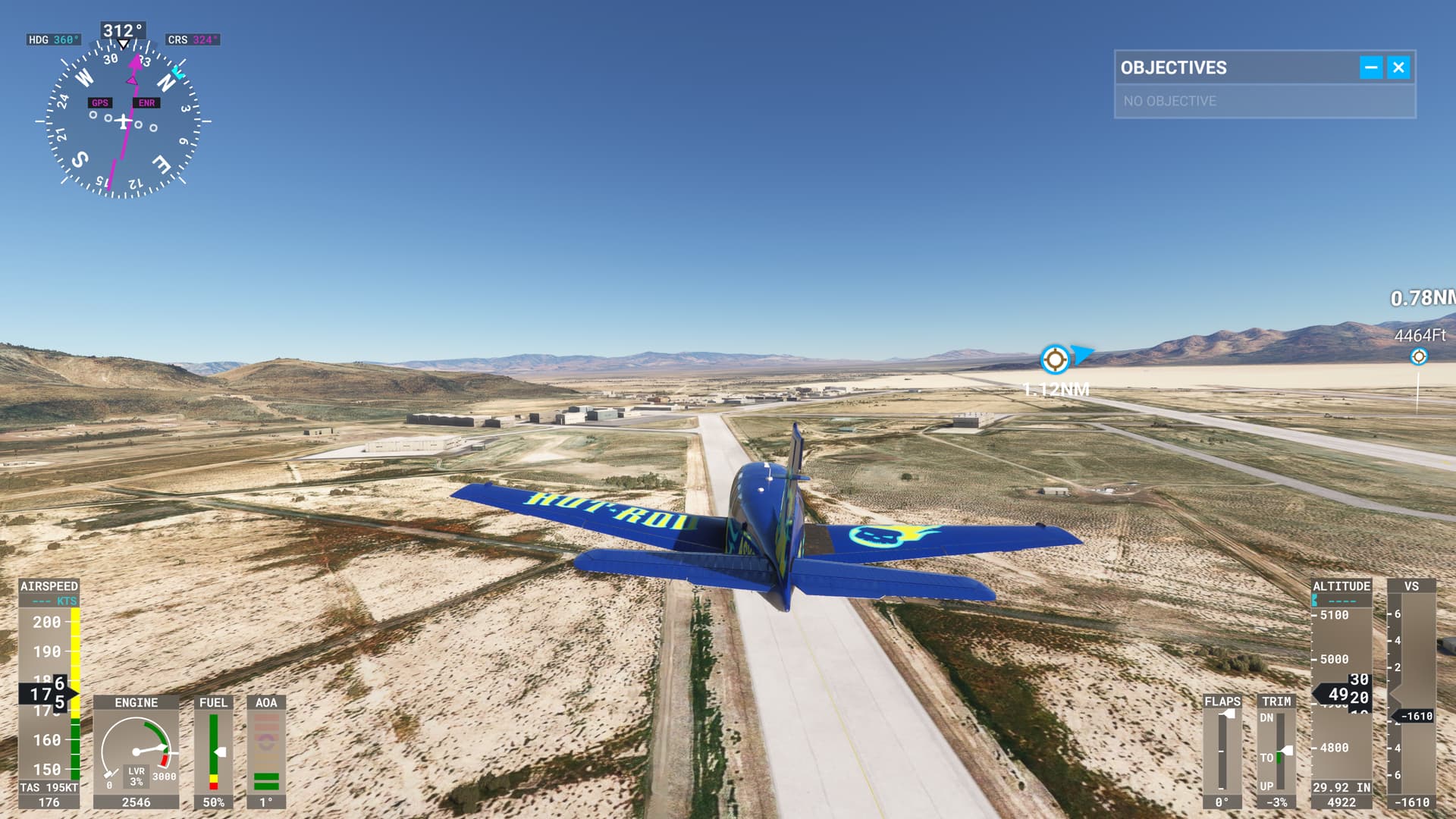
Task: Select the 4464Ft point-of-interest marker
Action: point(1418,356)
